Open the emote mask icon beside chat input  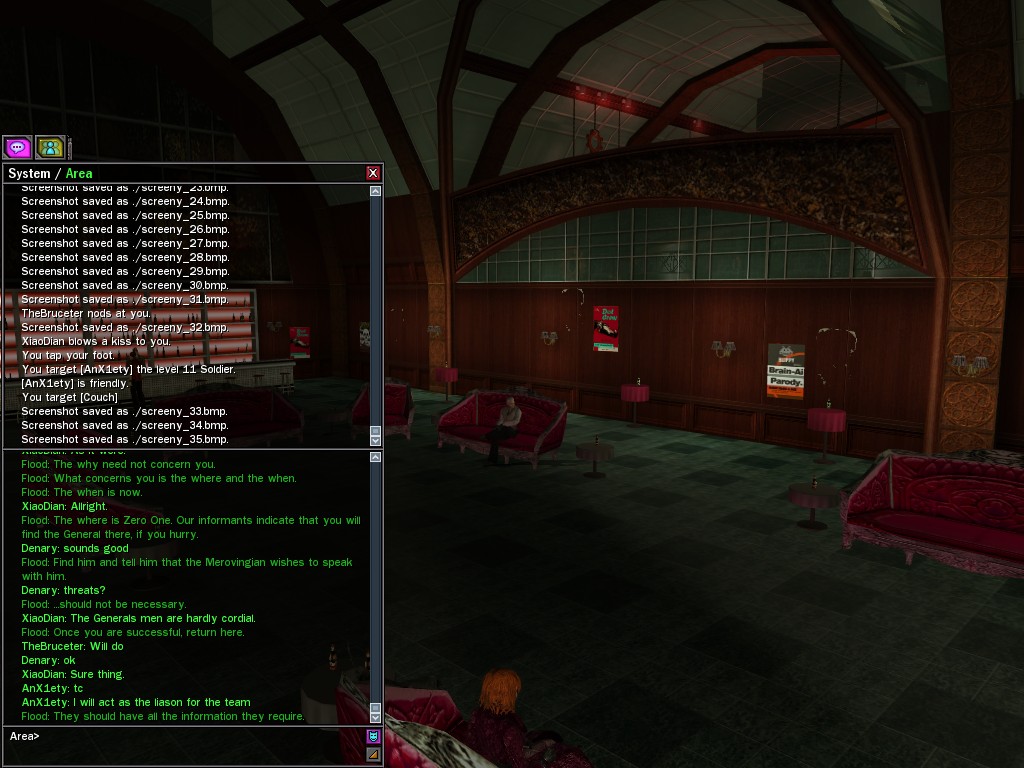coord(373,736)
